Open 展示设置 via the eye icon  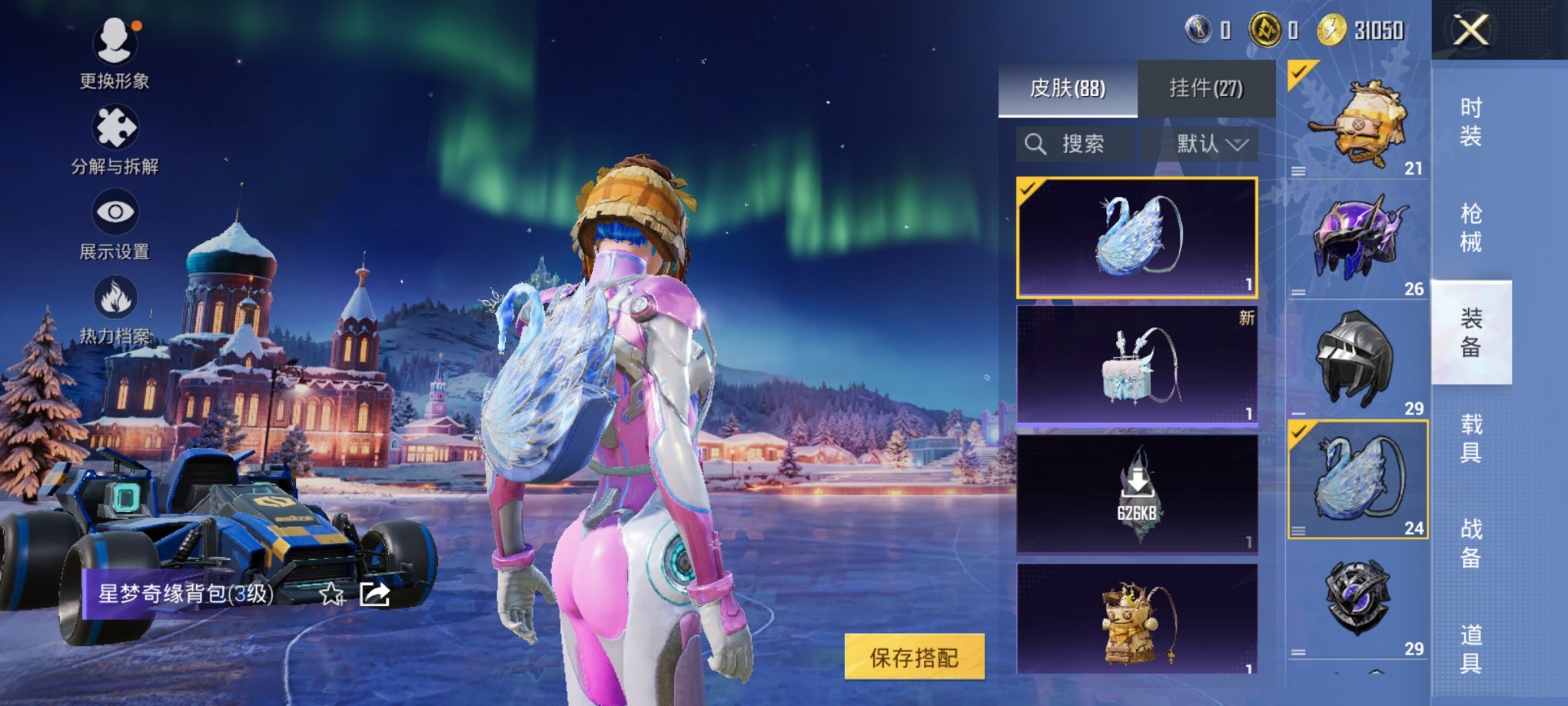[115, 211]
